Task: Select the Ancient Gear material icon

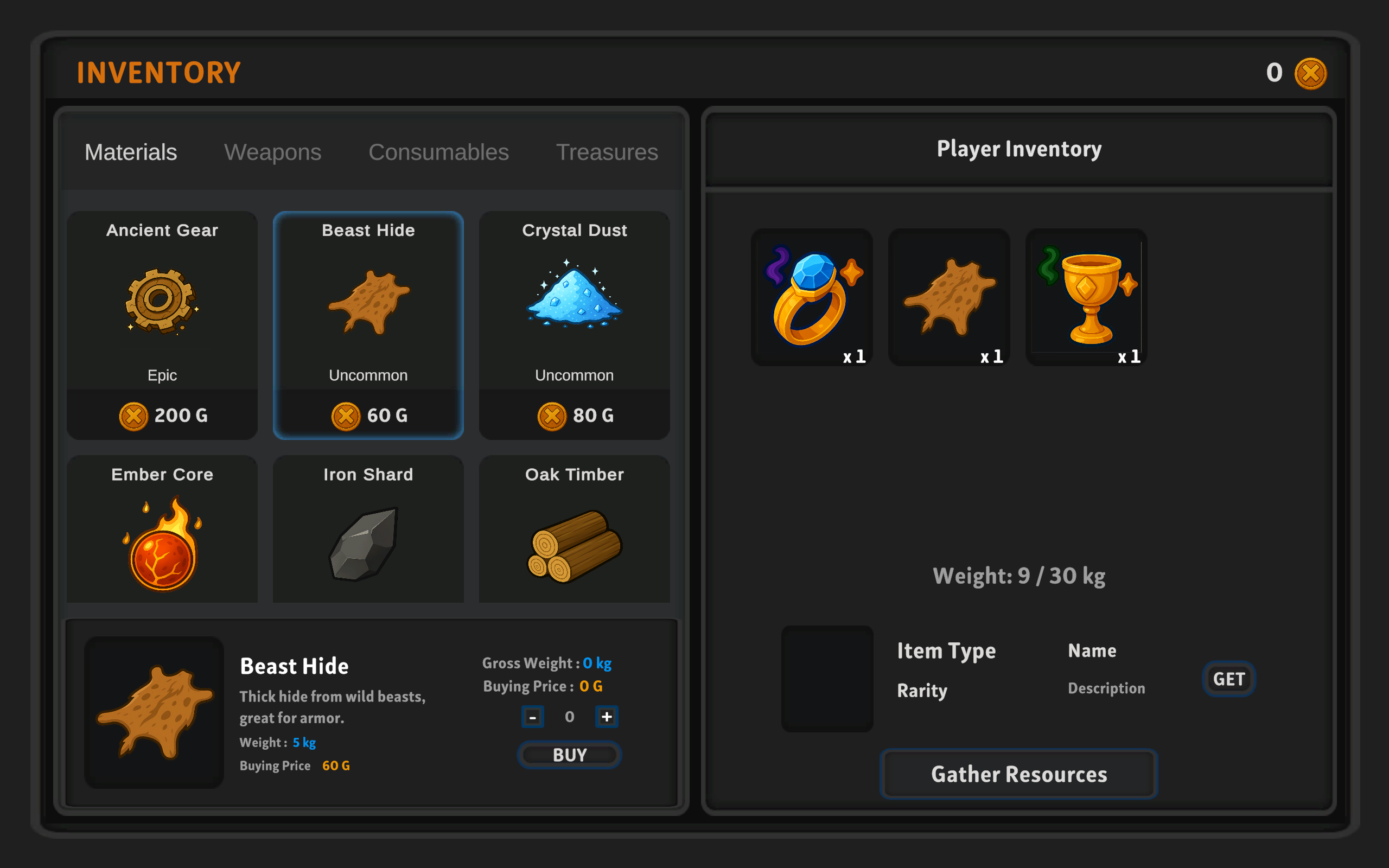Action: tap(162, 304)
